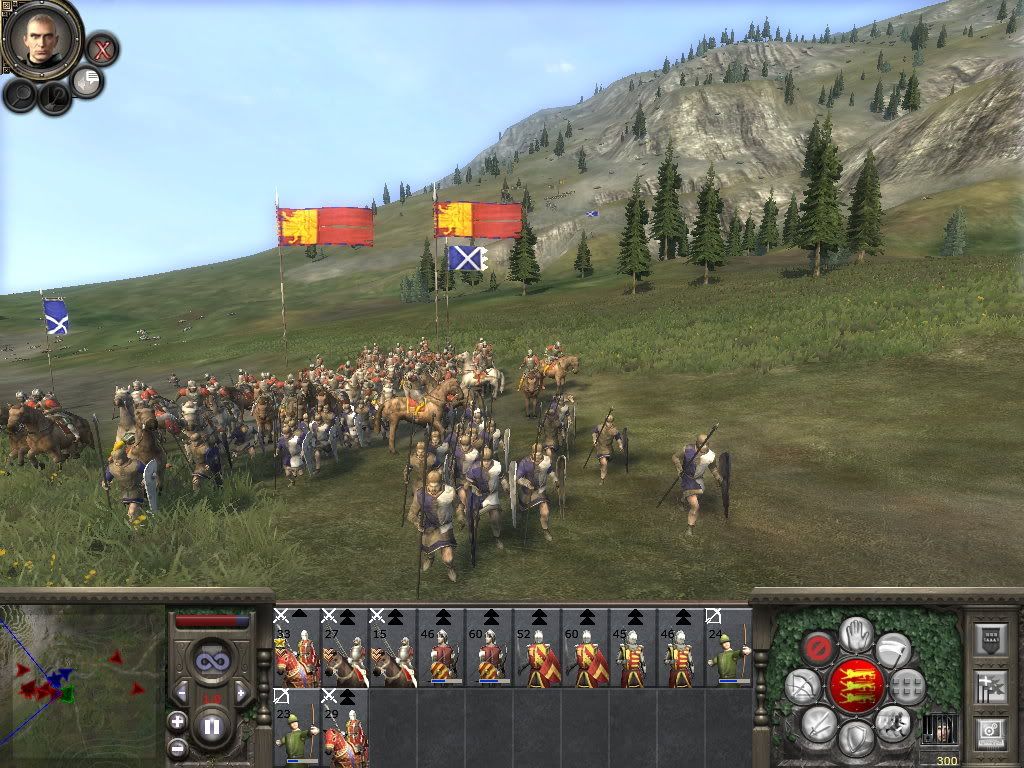Image resolution: width=1024 pixels, height=768 pixels.
Task: Click the withdraw button with red prohibition sign
Action: pyautogui.click(x=818, y=648)
